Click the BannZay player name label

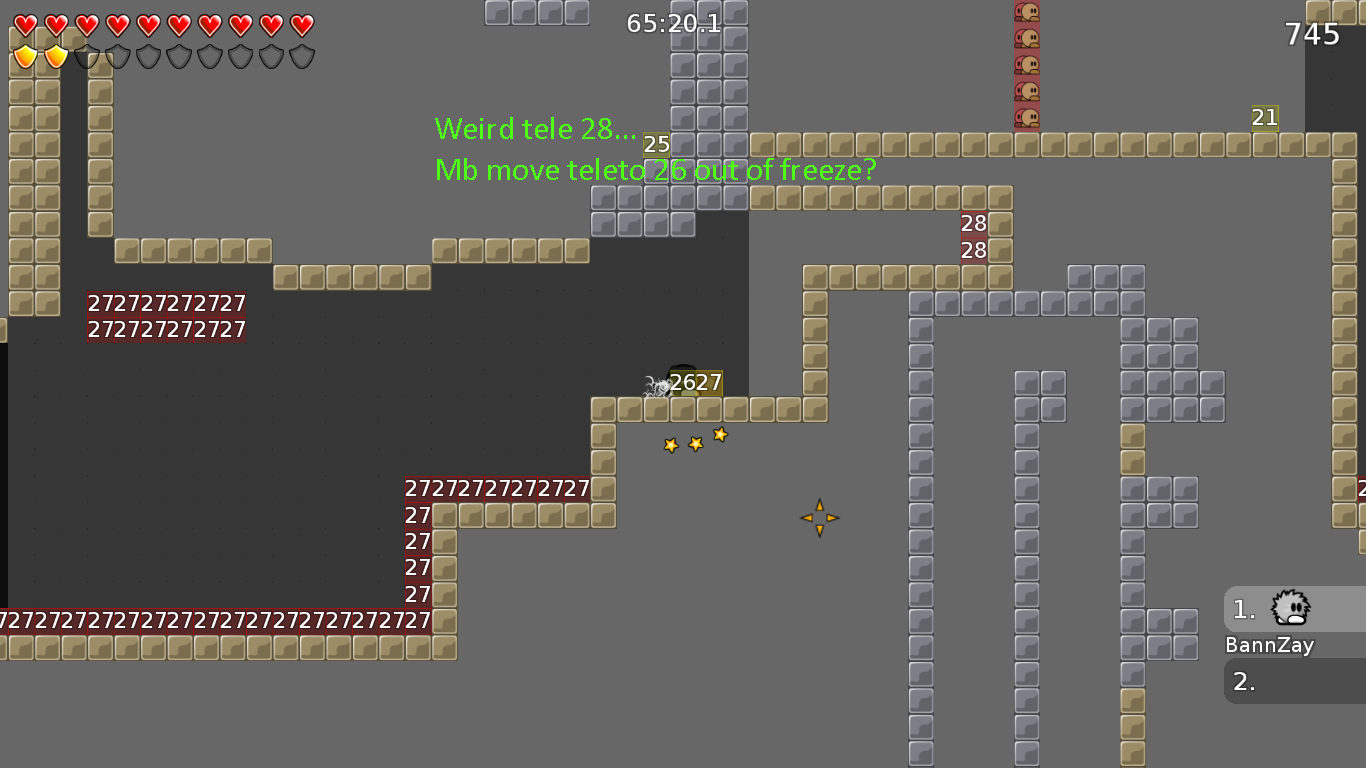point(1269,645)
